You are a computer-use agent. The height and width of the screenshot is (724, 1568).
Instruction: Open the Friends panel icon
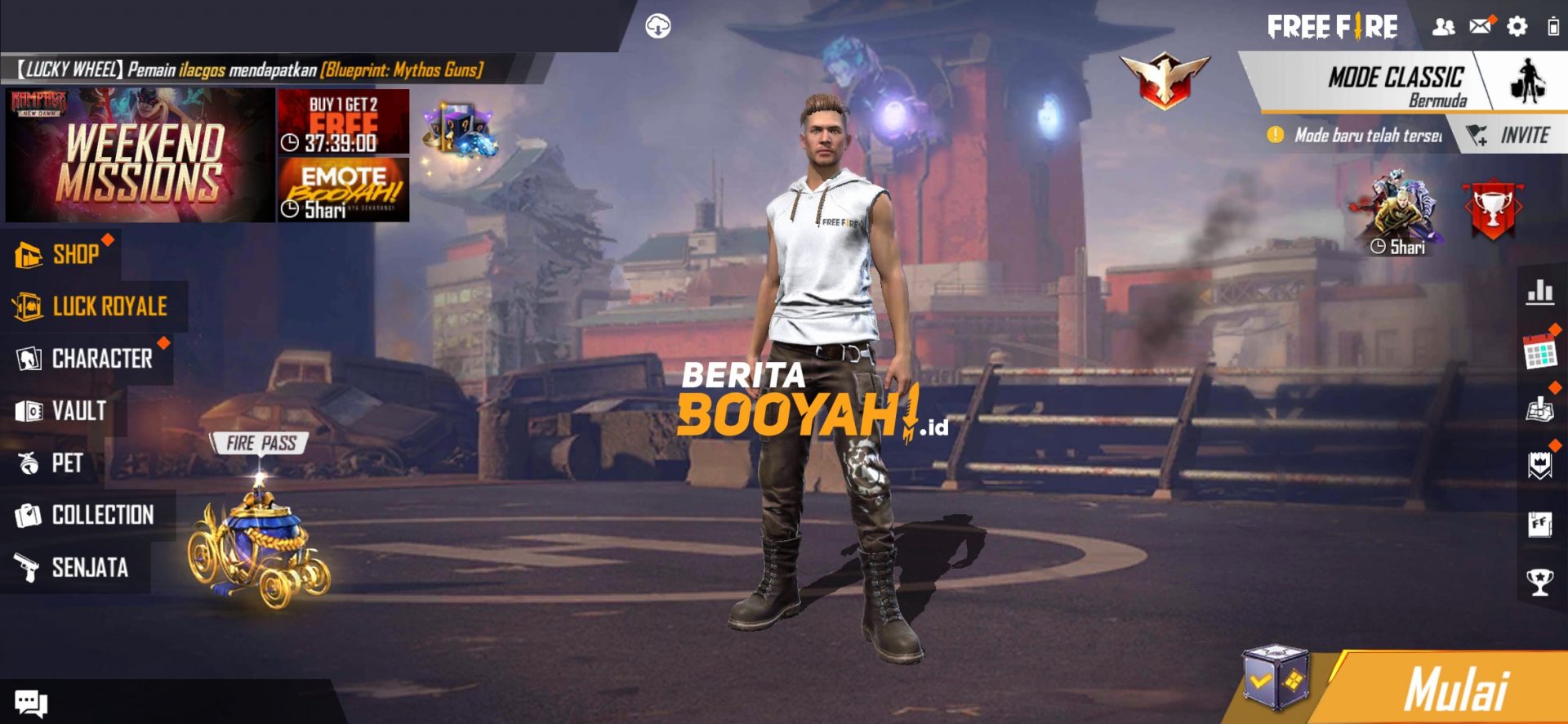pos(1444,27)
